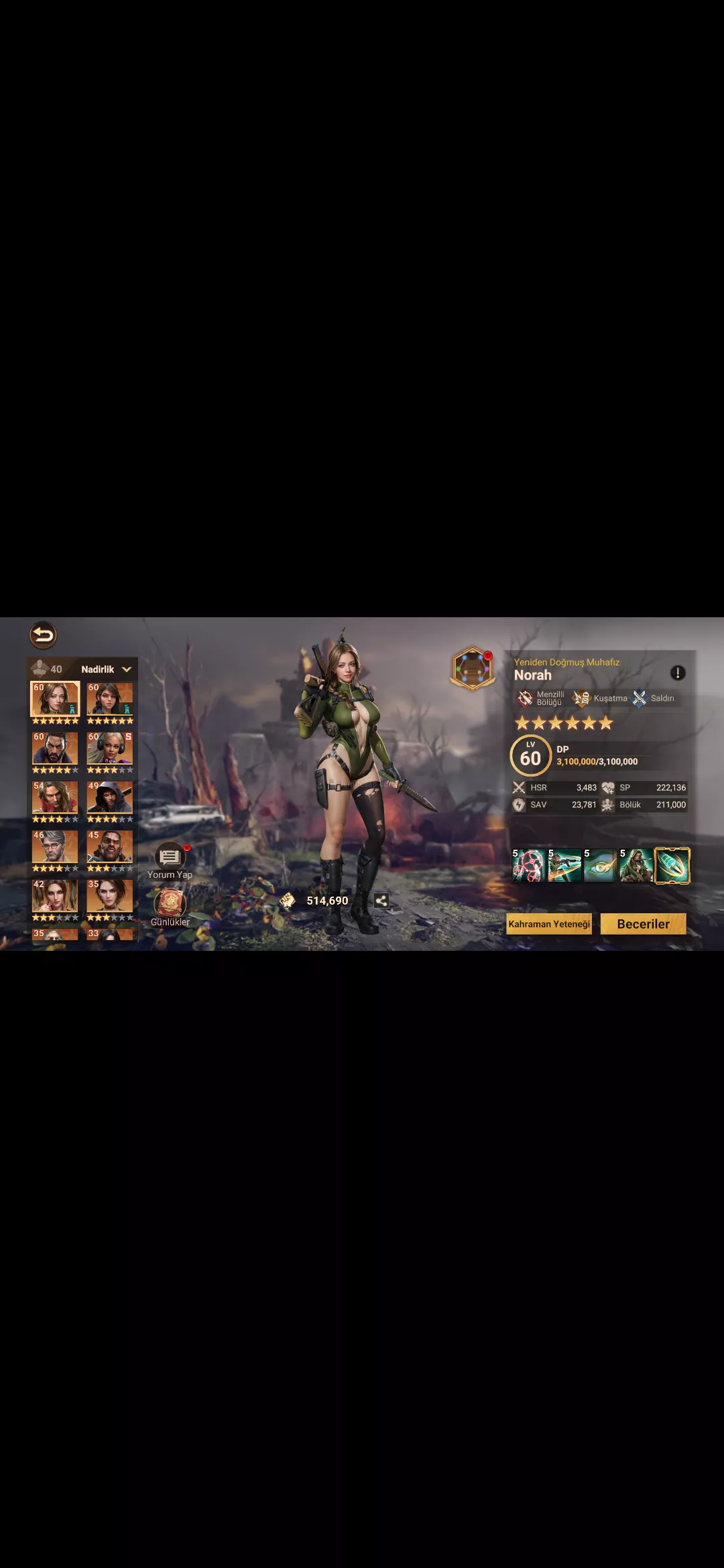
Task: Open the Beceriler skills button
Action: pos(643,924)
